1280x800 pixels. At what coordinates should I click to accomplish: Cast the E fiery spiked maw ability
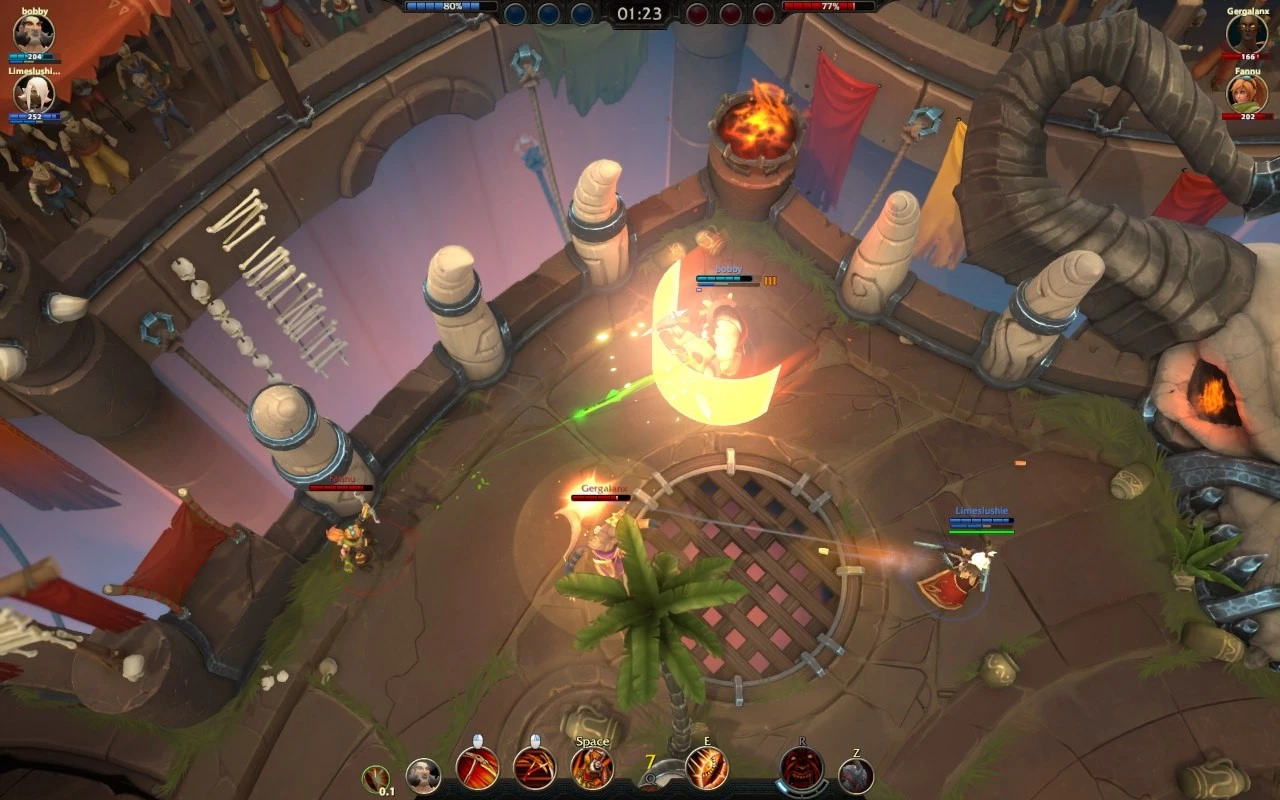(x=706, y=768)
